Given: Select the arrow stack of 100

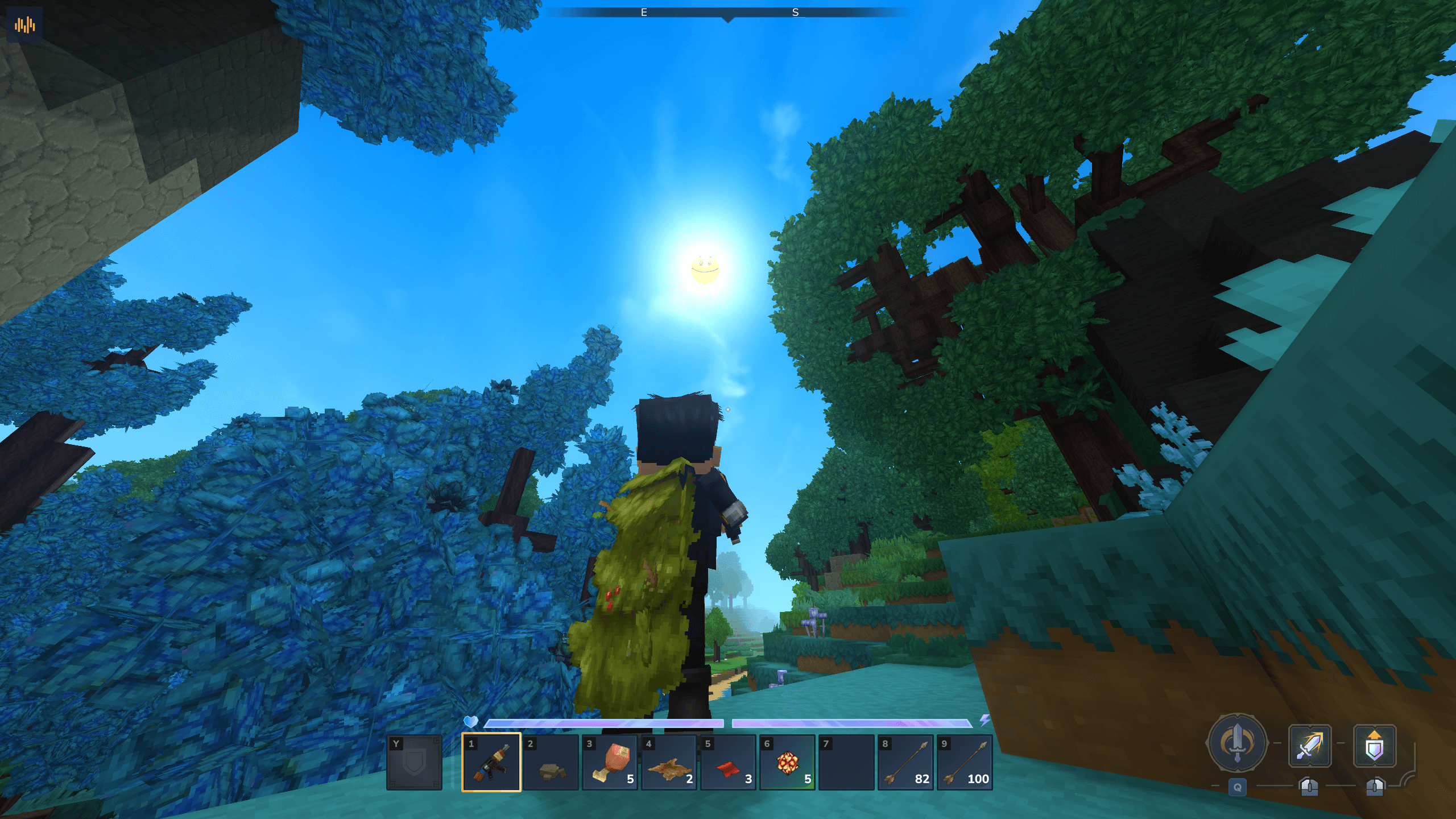Looking at the screenshot, I should (965, 762).
